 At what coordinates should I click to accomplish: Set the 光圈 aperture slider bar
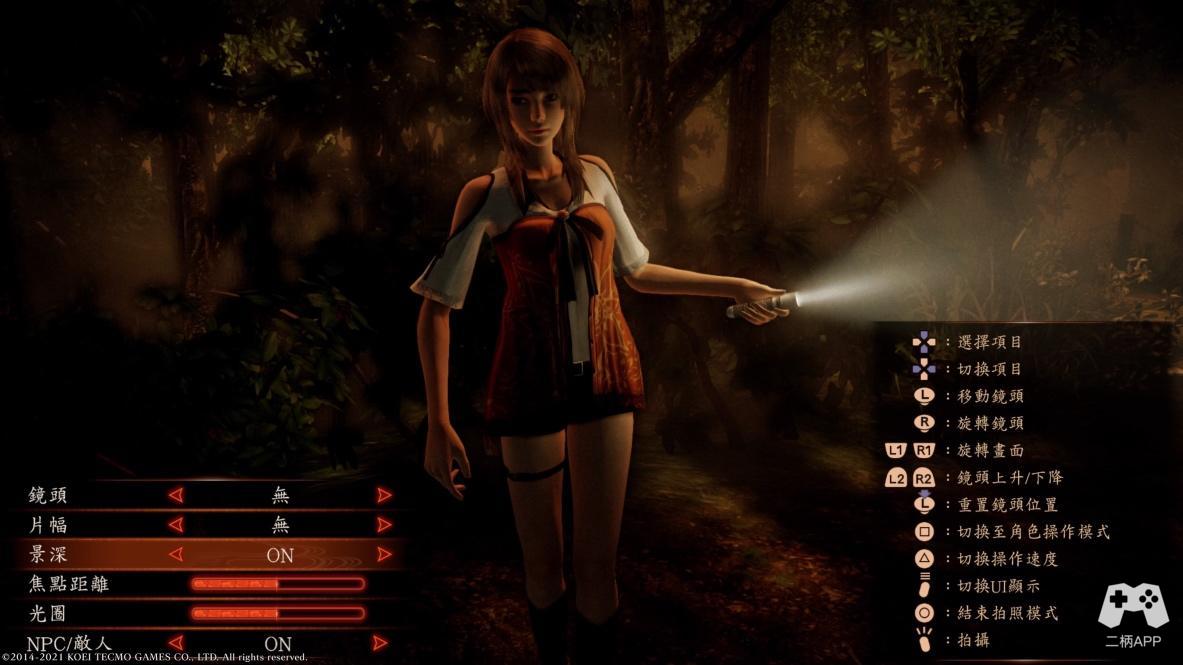[x=278, y=613]
